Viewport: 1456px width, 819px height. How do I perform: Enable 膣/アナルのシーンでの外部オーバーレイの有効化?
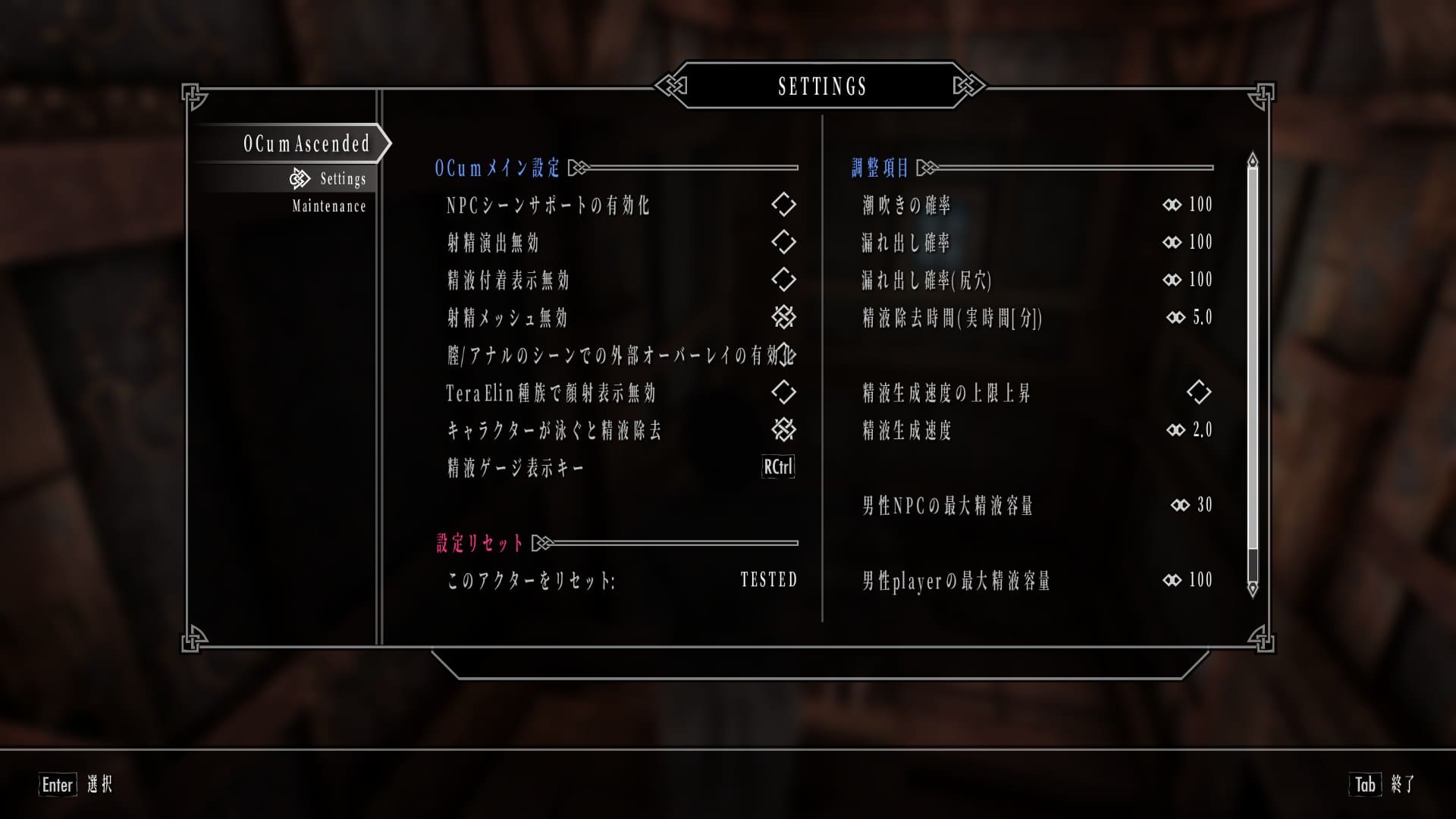tap(789, 355)
